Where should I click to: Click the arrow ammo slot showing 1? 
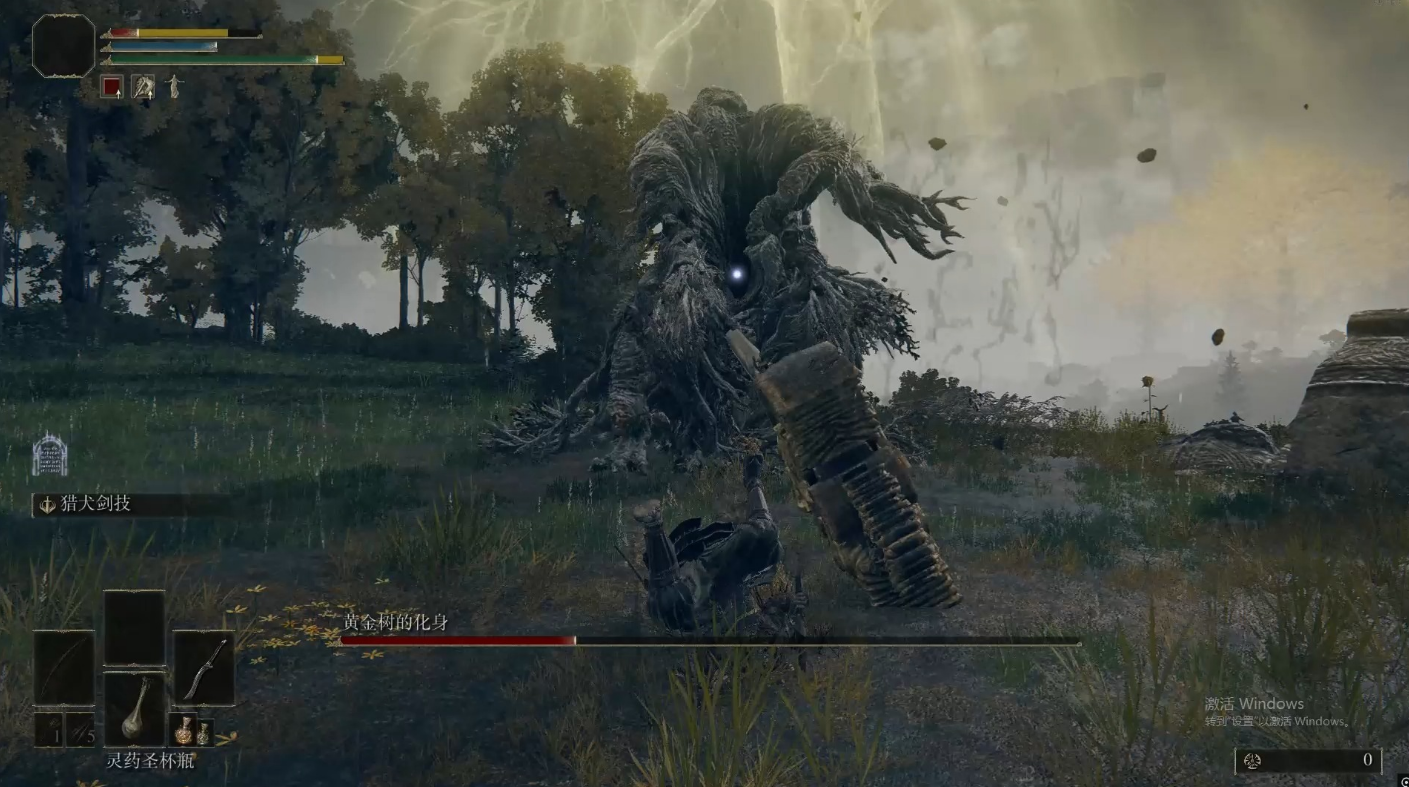(48, 730)
